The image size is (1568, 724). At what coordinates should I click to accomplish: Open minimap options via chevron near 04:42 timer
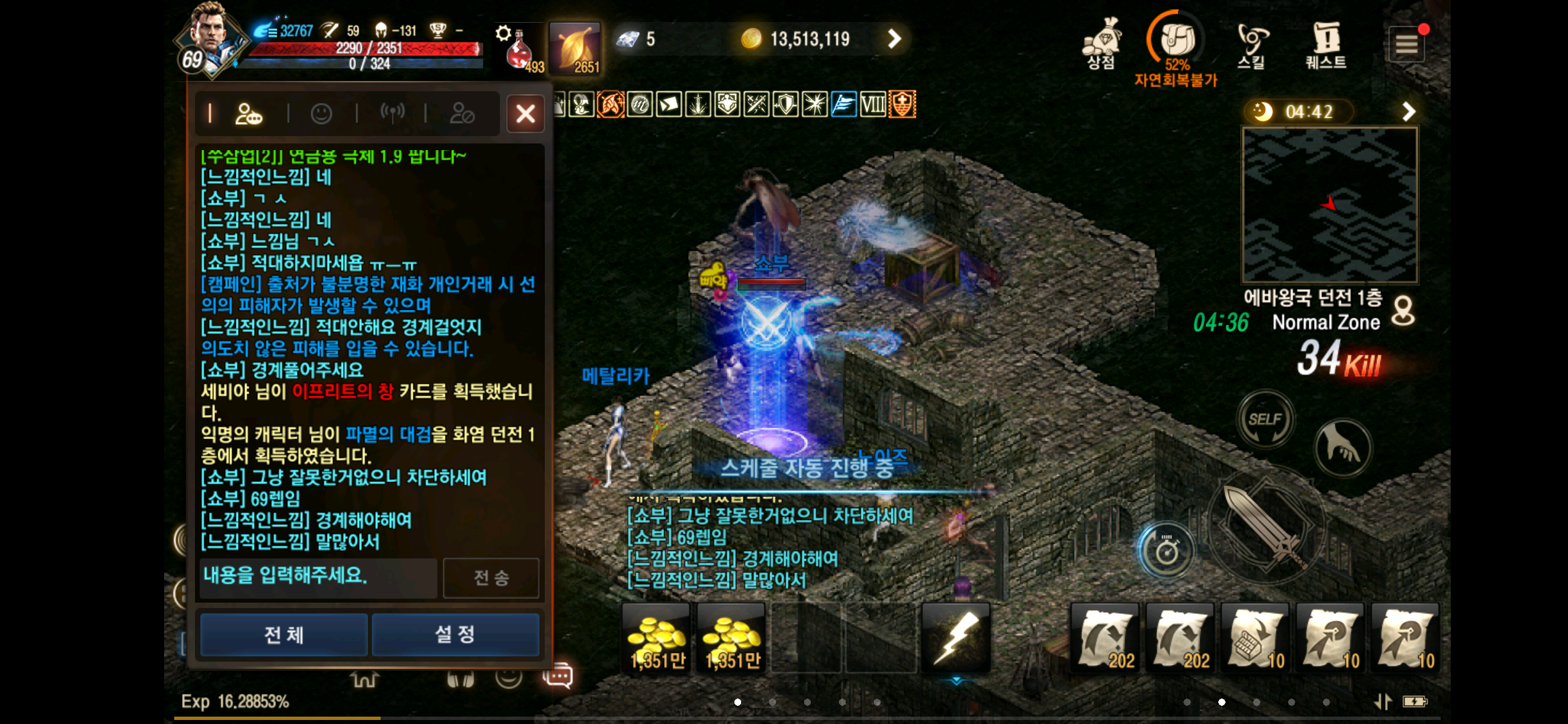(x=1411, y=111)
